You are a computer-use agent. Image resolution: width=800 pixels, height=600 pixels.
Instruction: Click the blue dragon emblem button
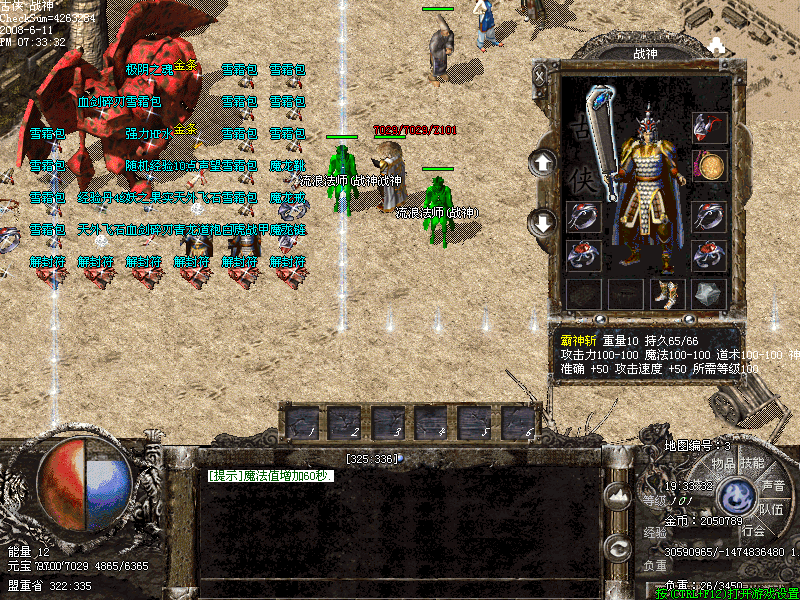pyautogui.click(x=739, y=494)
